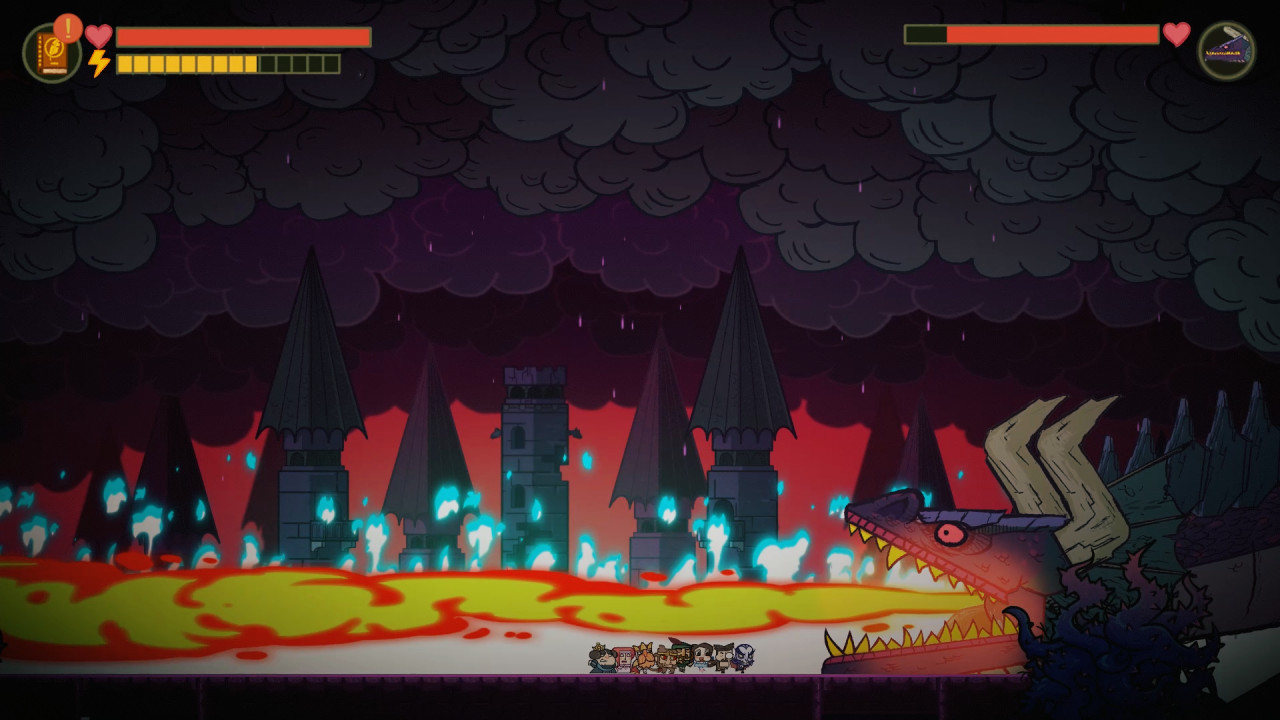Click the golden crown on the lead character
1280x720 pixels.
598,647
